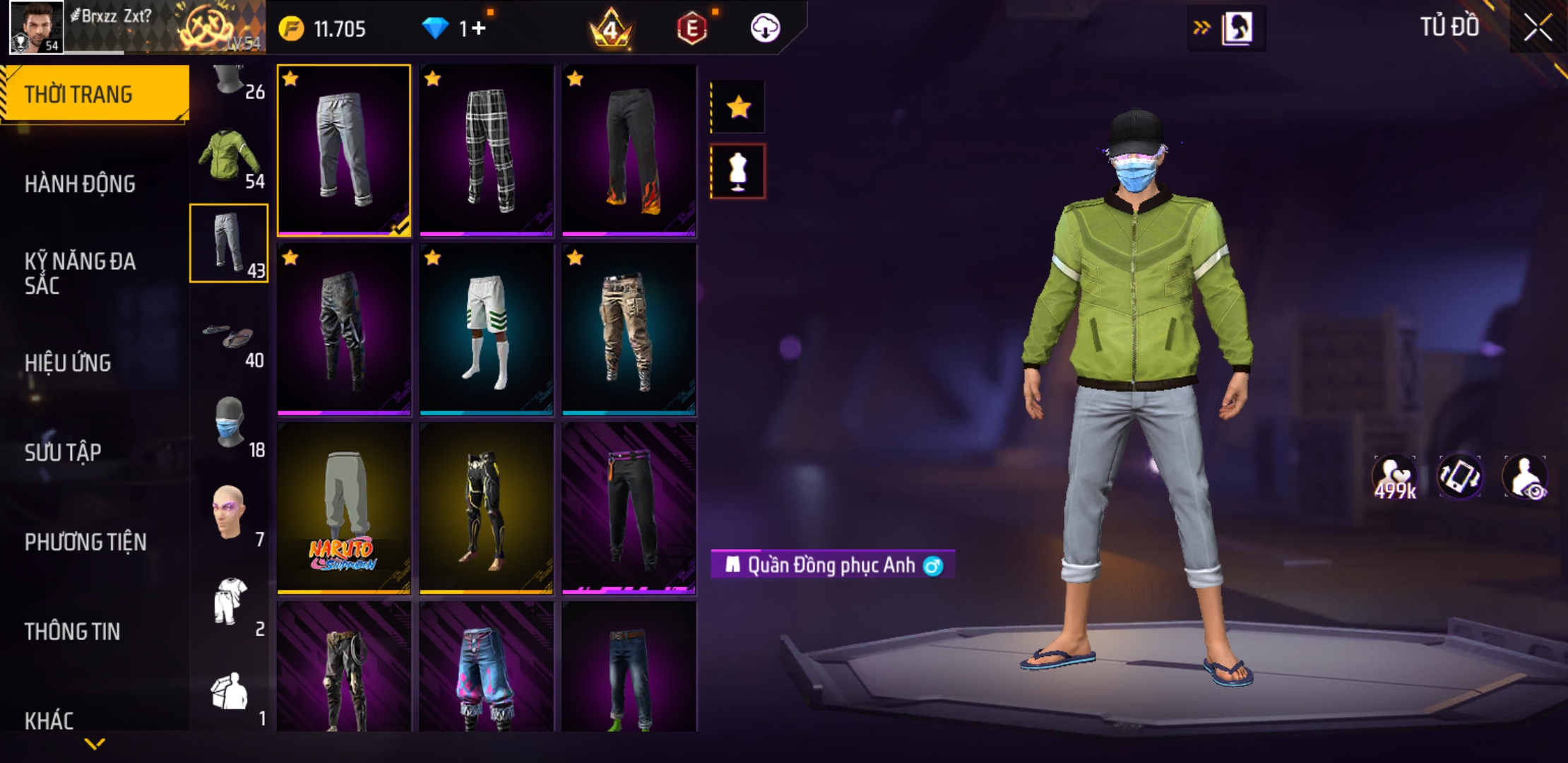Select the tan camo cargo pants
Viewport: 1568px width, 763px height.
pyautogui.click(x=629, y=329)
